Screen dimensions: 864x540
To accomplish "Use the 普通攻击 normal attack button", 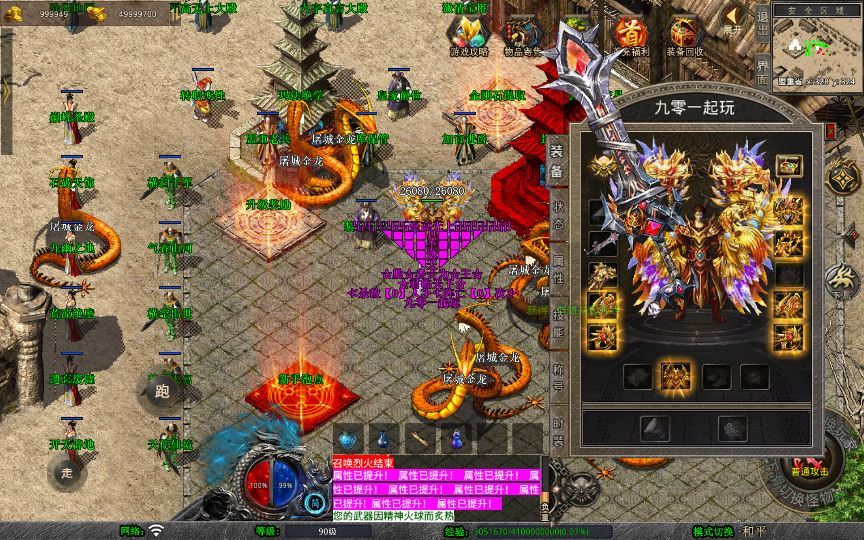I will 808,464.
